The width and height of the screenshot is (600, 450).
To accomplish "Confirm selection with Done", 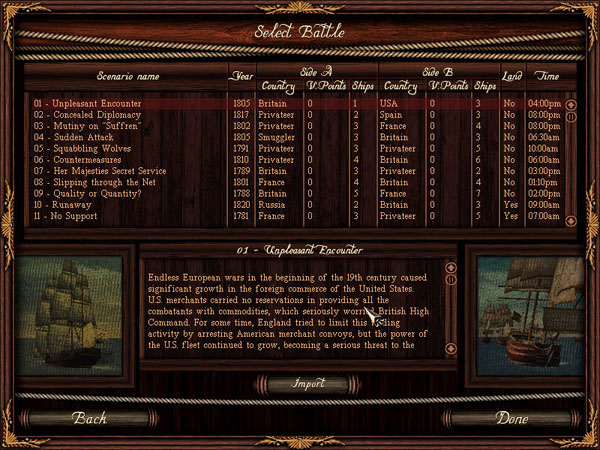I will 512,419.
